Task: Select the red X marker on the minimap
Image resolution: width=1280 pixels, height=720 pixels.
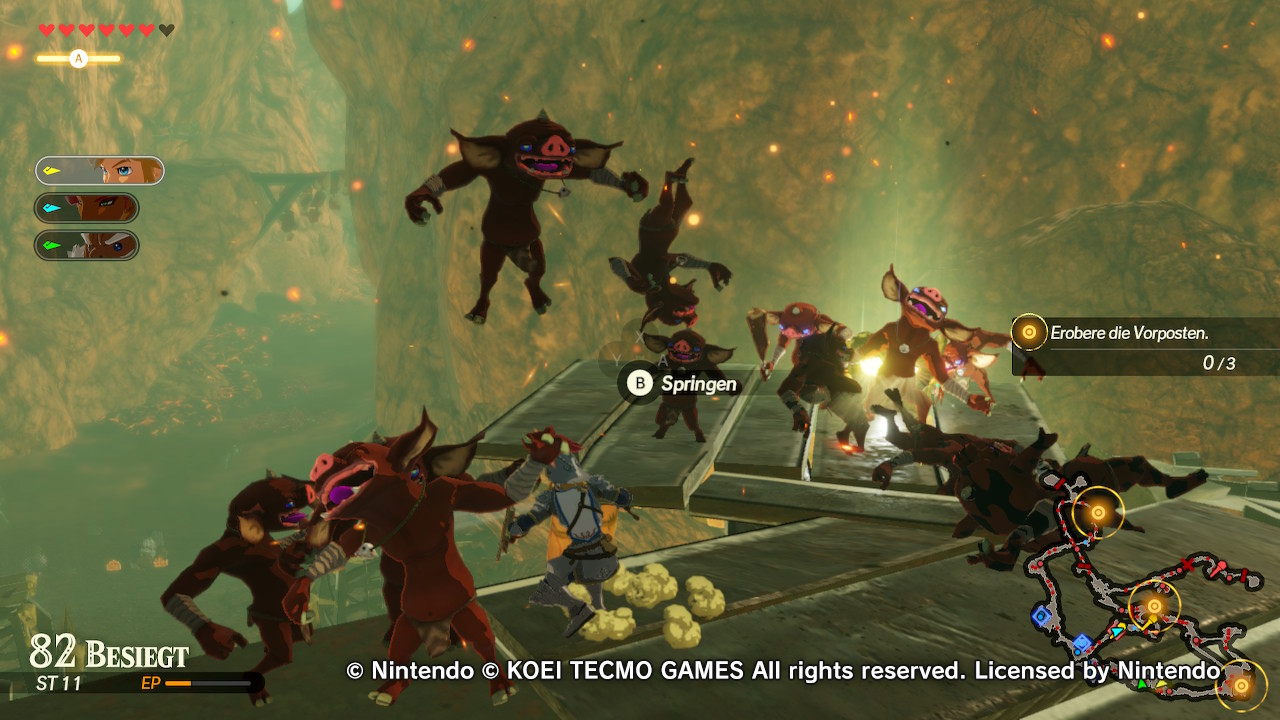Action: (x=1187, y=566)
